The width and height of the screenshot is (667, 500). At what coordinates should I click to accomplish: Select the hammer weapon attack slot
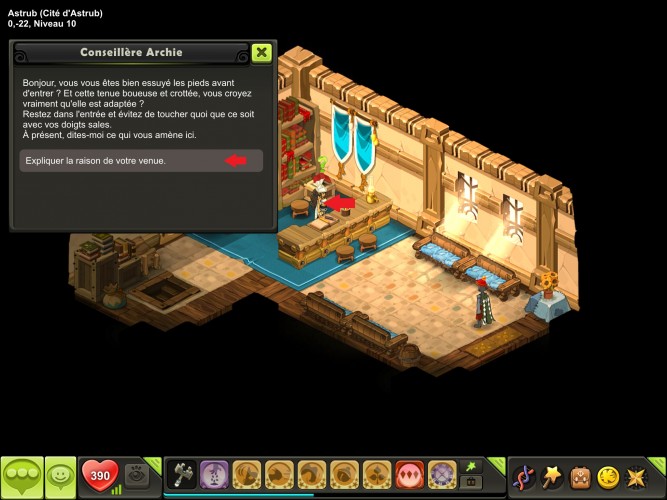(x=182, y=473)
